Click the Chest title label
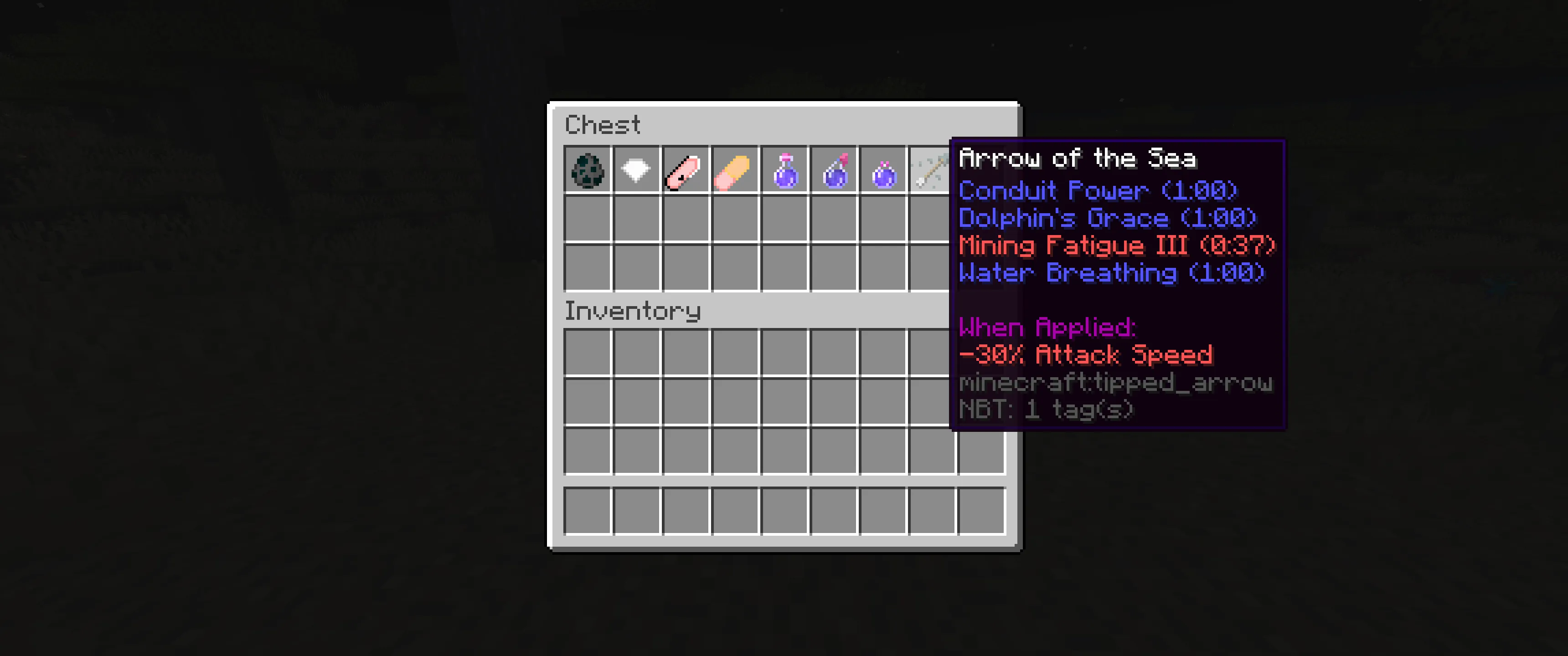This screenshot has width=1568, height=656. pyautogui.click(x=603, y=124)
